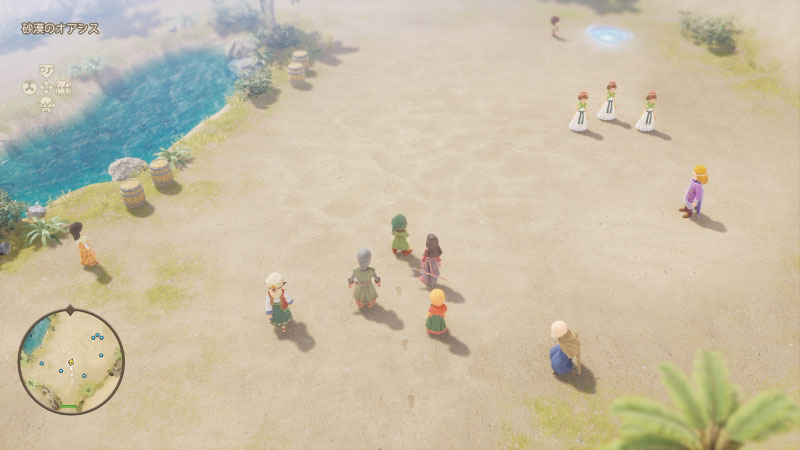Open the map book shortcut icon
The image size is (800, 450).
[63, 87]
